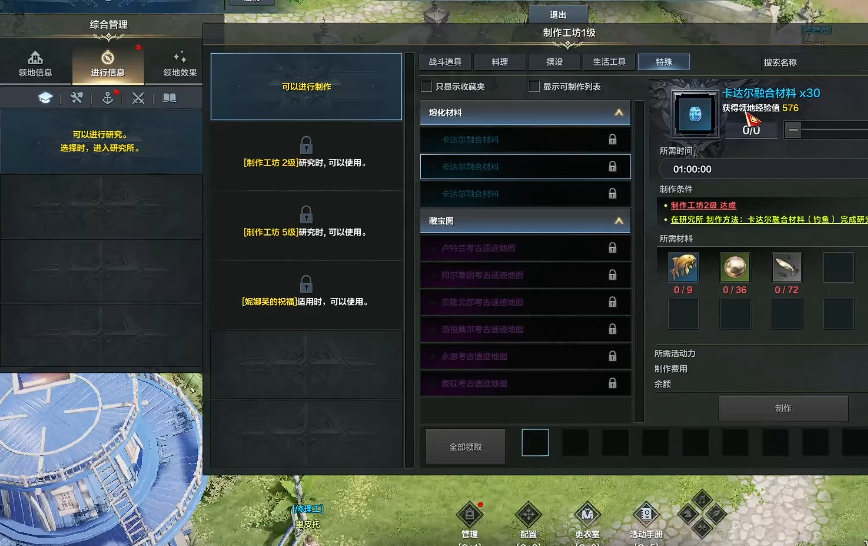
Task: Collapse the 熔化材料 (fusion materials) category
Action: pos(619,113)
